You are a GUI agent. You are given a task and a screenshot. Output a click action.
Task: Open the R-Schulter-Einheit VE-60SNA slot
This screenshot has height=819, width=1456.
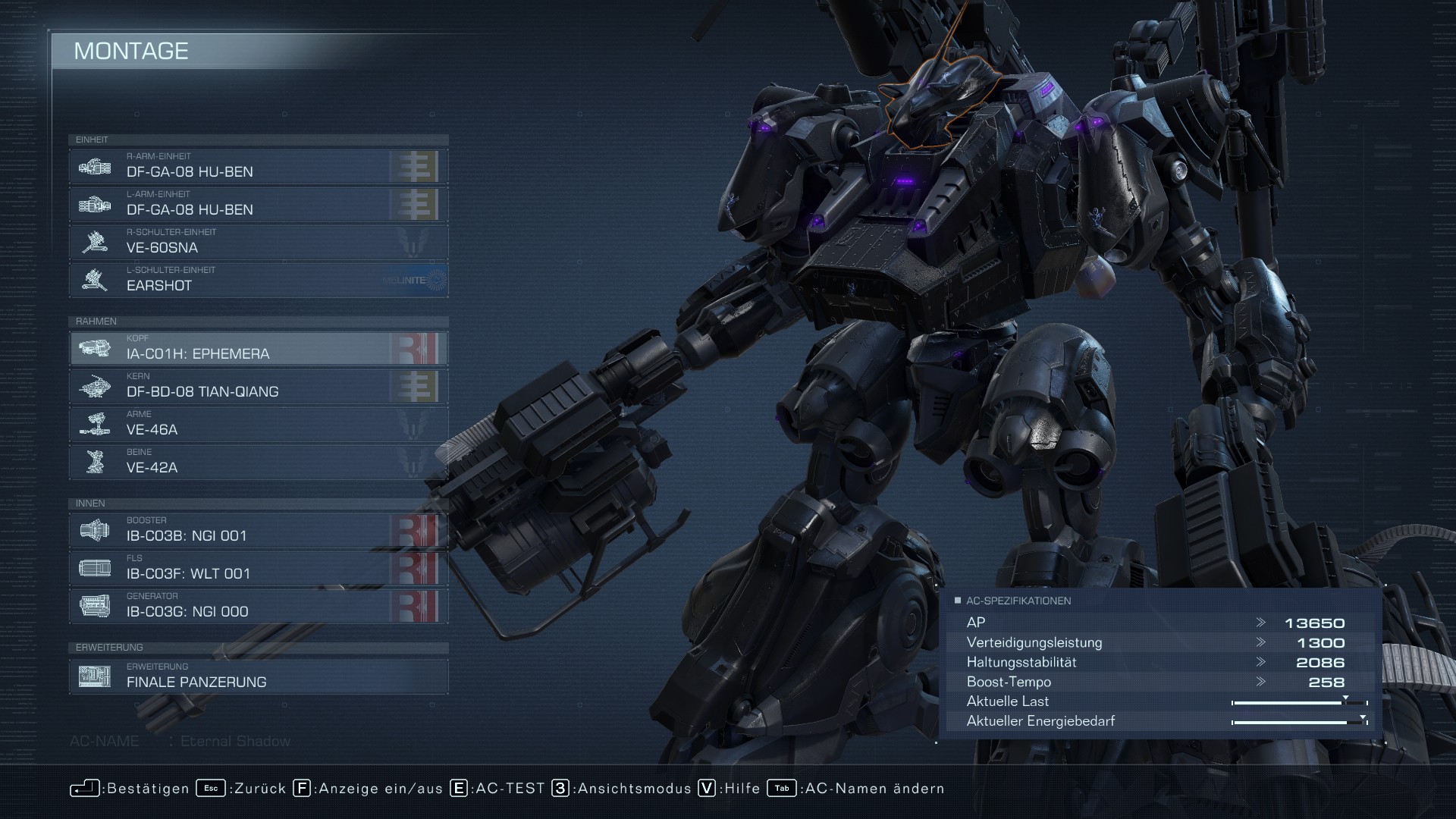pos(258,242)
